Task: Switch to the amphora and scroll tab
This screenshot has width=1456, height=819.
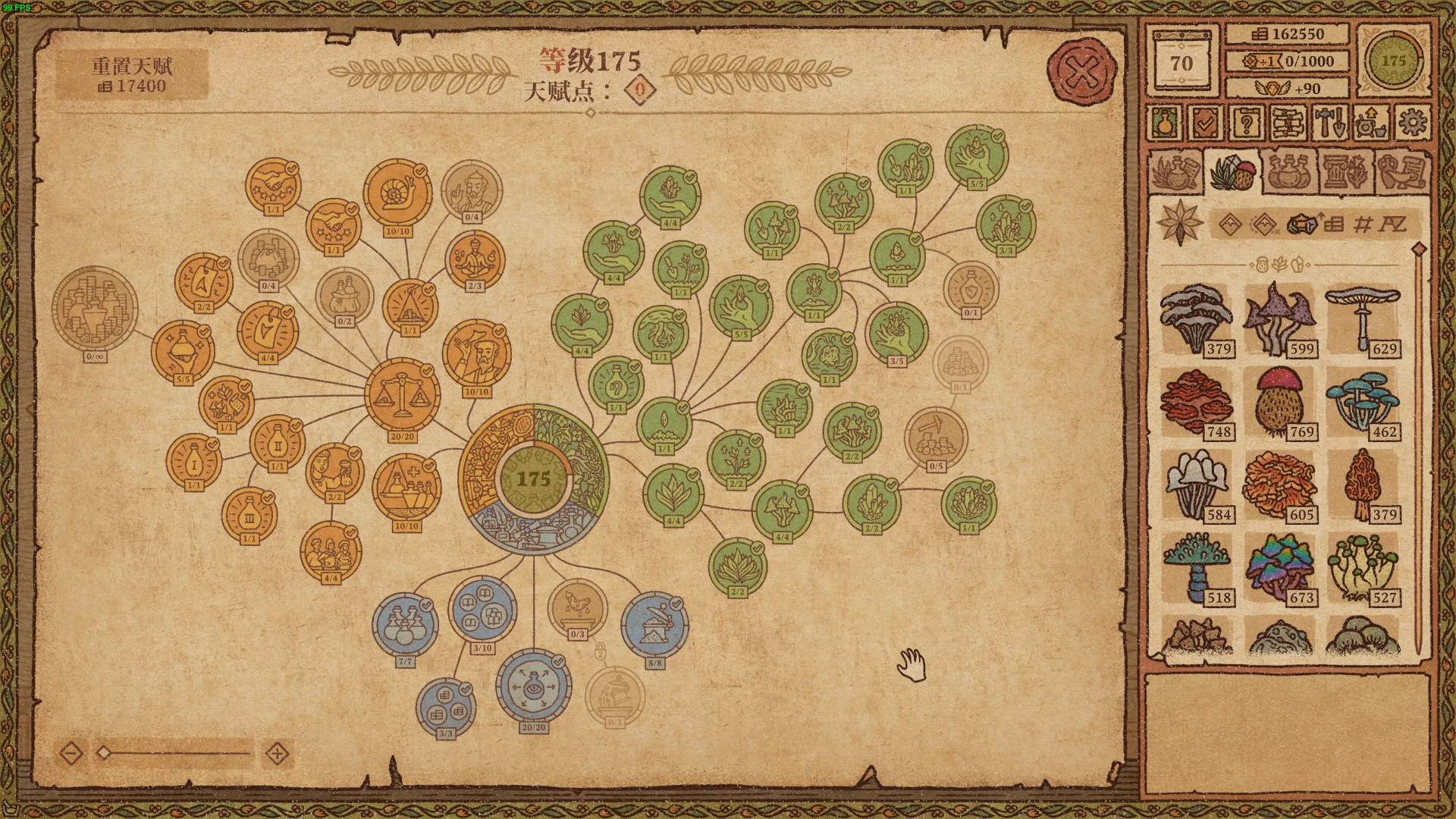Action: tap(1401, 171)
